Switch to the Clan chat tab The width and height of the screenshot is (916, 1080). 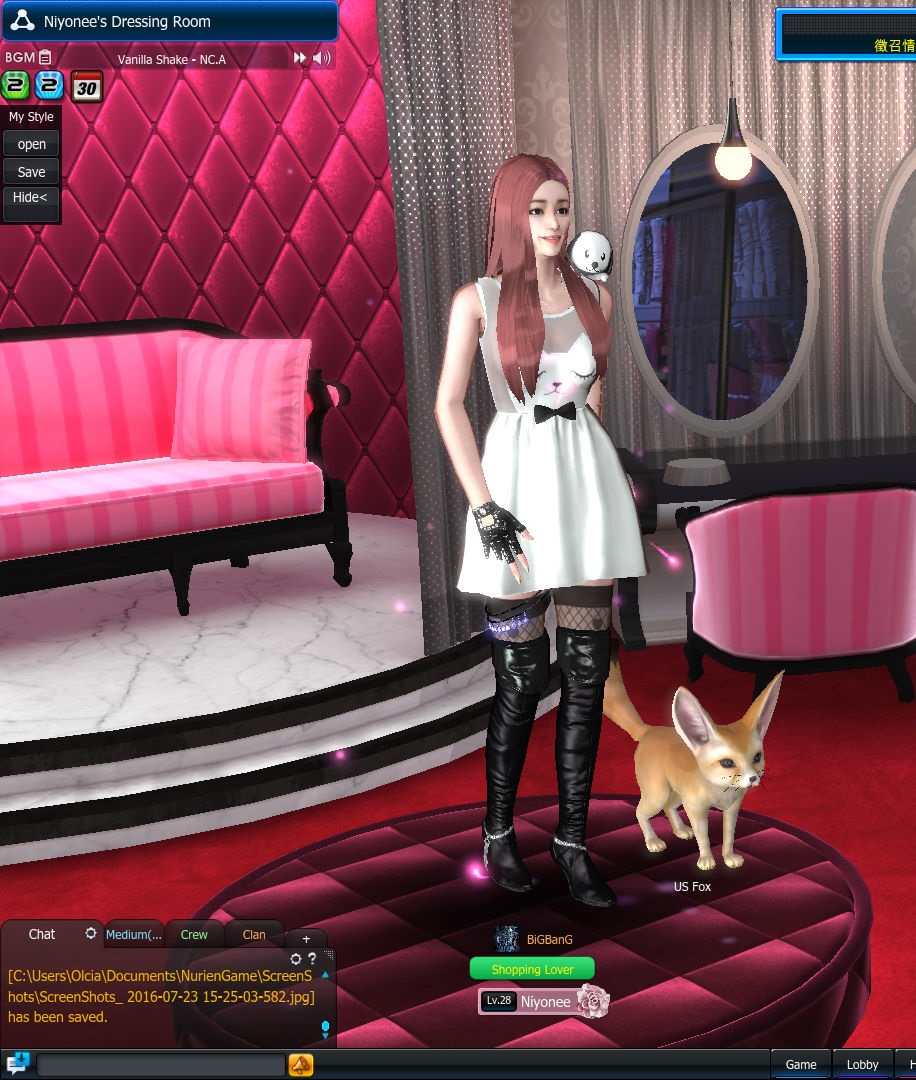(254, 935)
